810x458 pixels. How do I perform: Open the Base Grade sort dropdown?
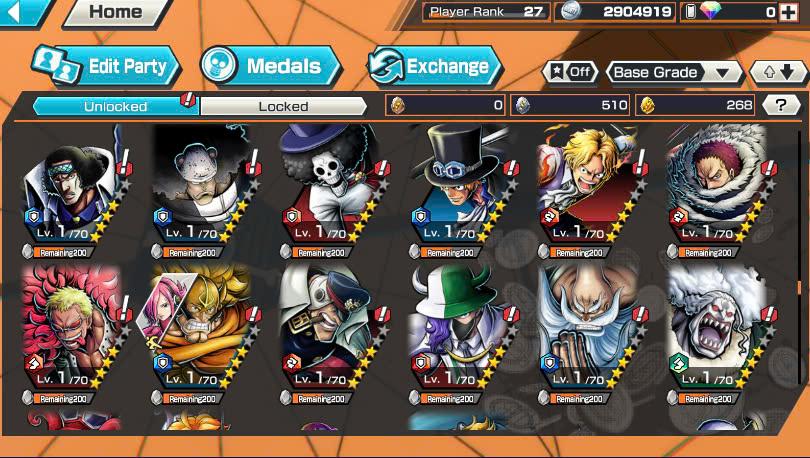click(x=672, y=72)
